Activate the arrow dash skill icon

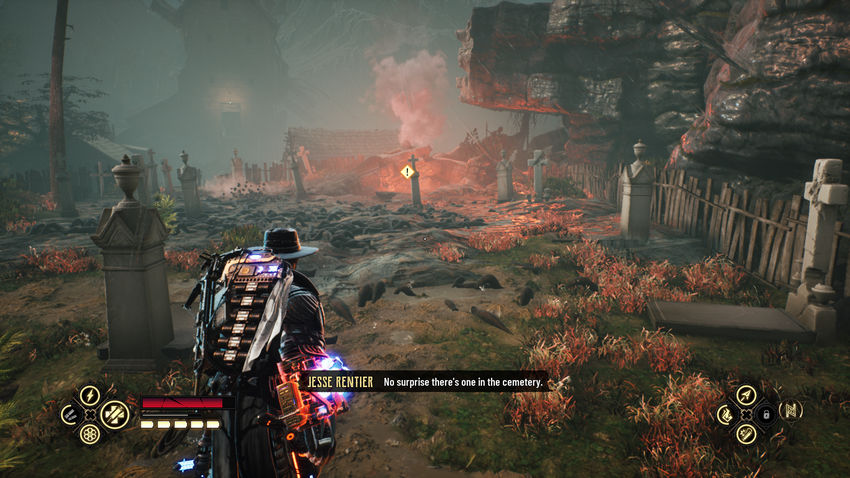(745, 394)
